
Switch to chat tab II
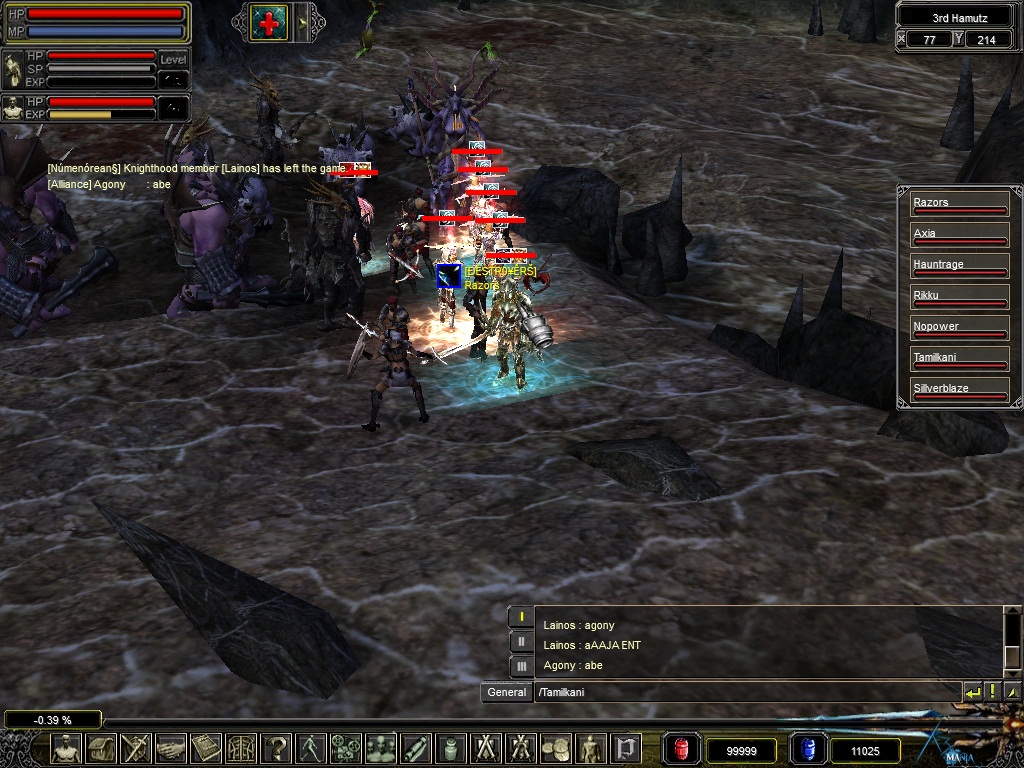(x=521, y=642)
